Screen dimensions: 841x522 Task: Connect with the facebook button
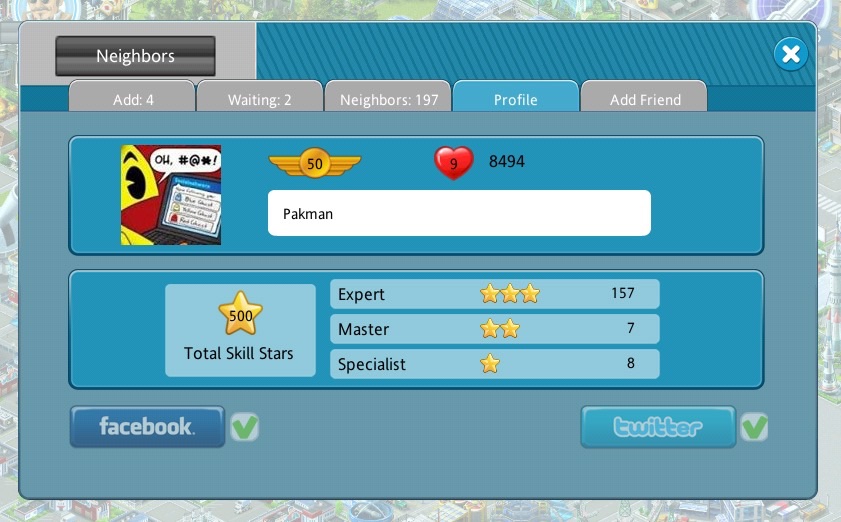(147, 427)
